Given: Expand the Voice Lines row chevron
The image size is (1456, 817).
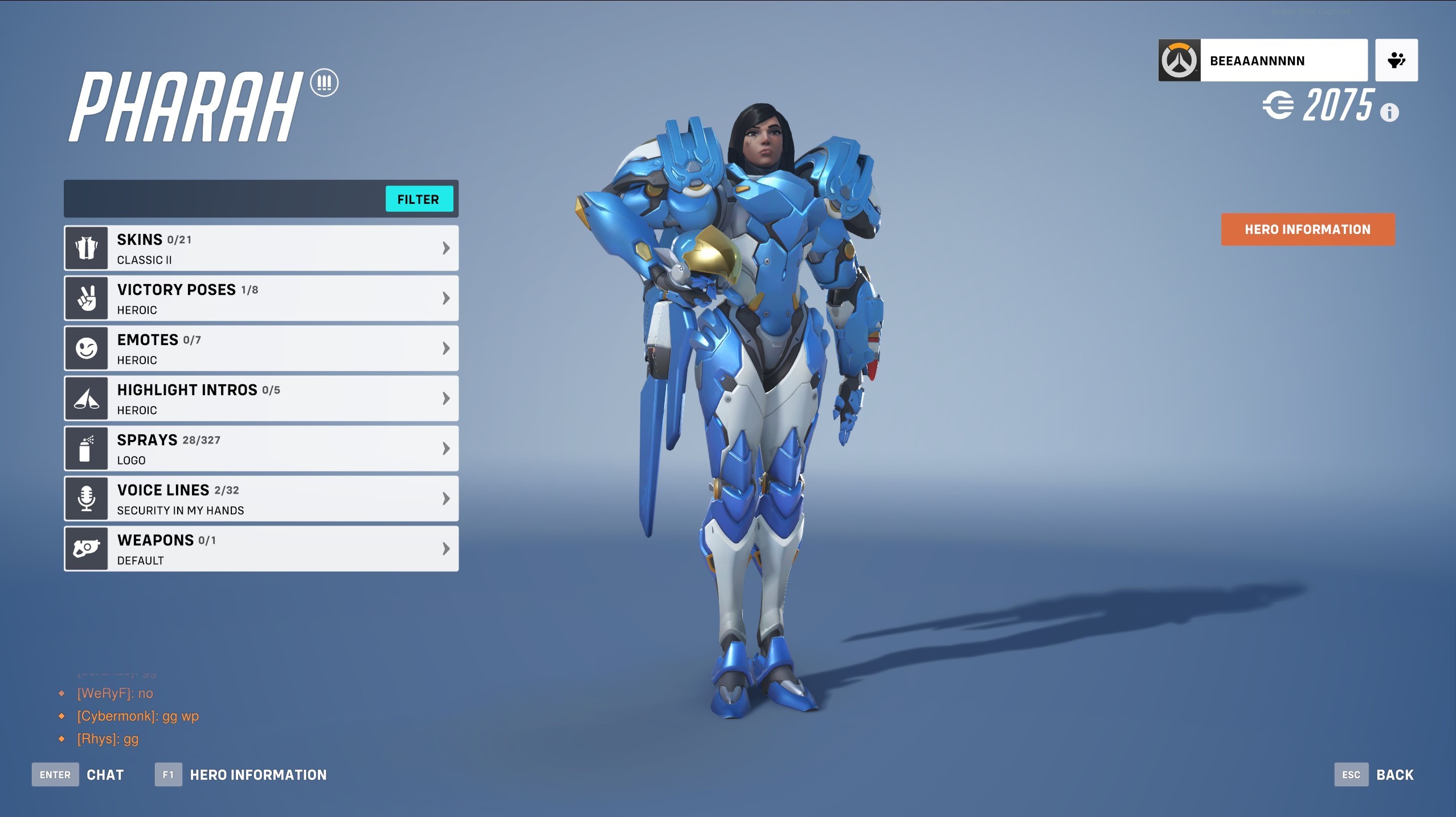Looking at the screenshot, I should pos(445,498).
